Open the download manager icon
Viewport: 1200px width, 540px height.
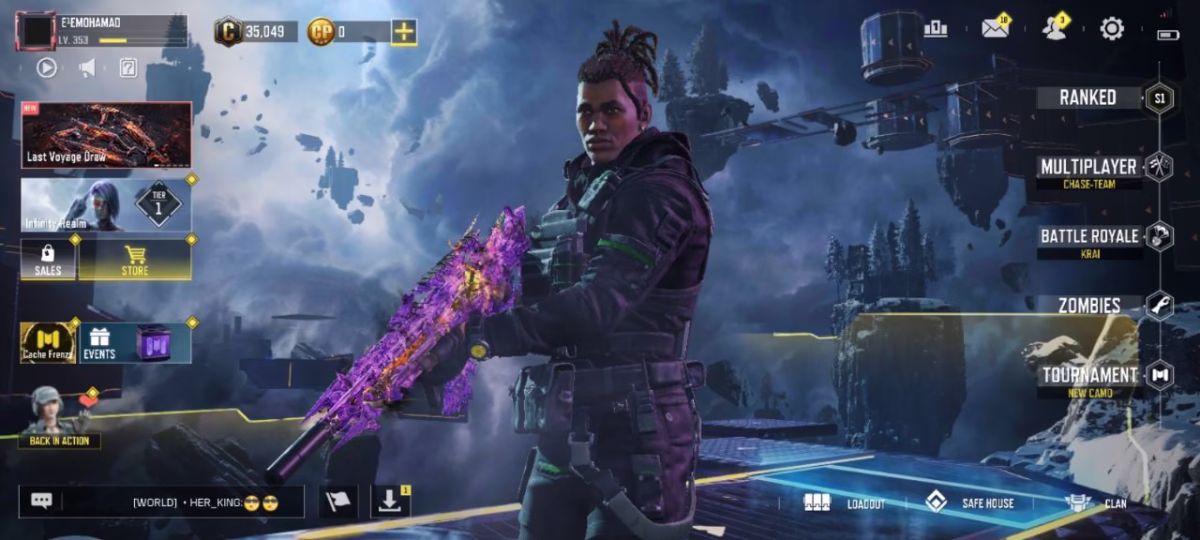(390, 501)
